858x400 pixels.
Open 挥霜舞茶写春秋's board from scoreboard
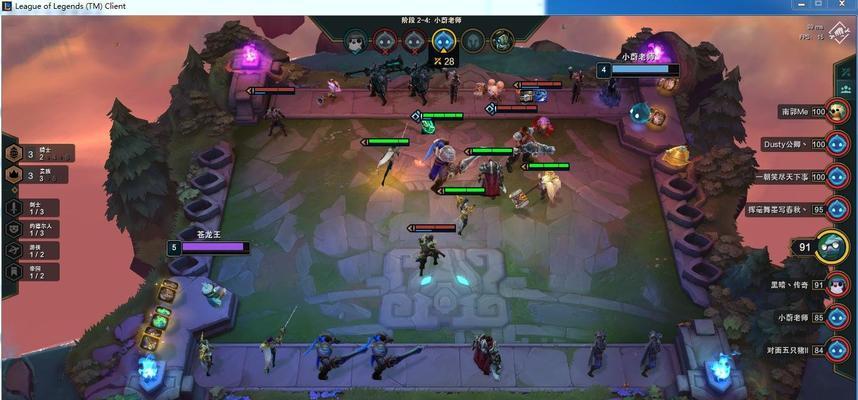(837, 209)
